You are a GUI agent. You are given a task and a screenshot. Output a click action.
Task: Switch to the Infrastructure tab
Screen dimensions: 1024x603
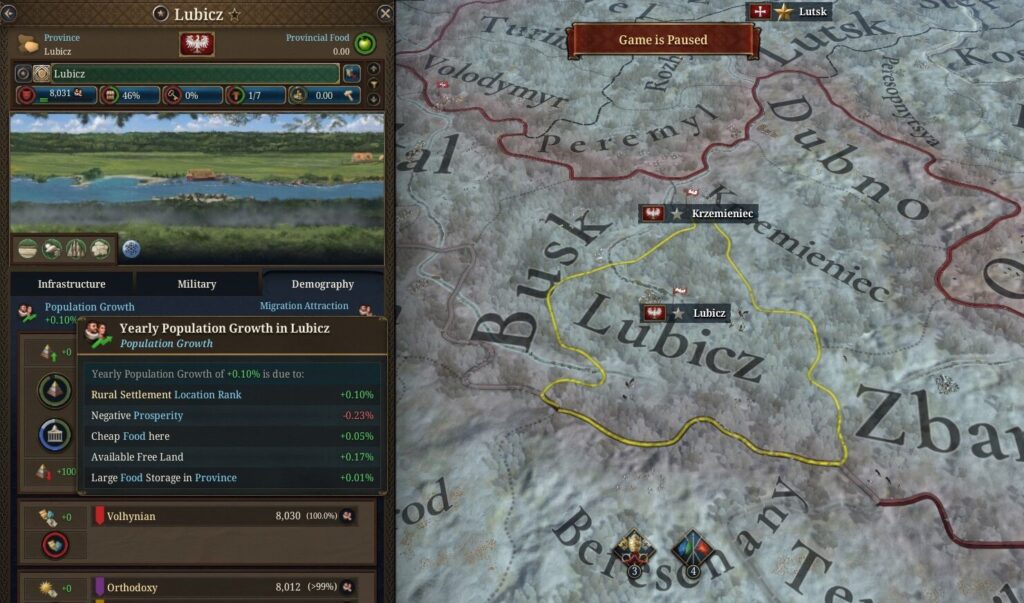point(71,284)
